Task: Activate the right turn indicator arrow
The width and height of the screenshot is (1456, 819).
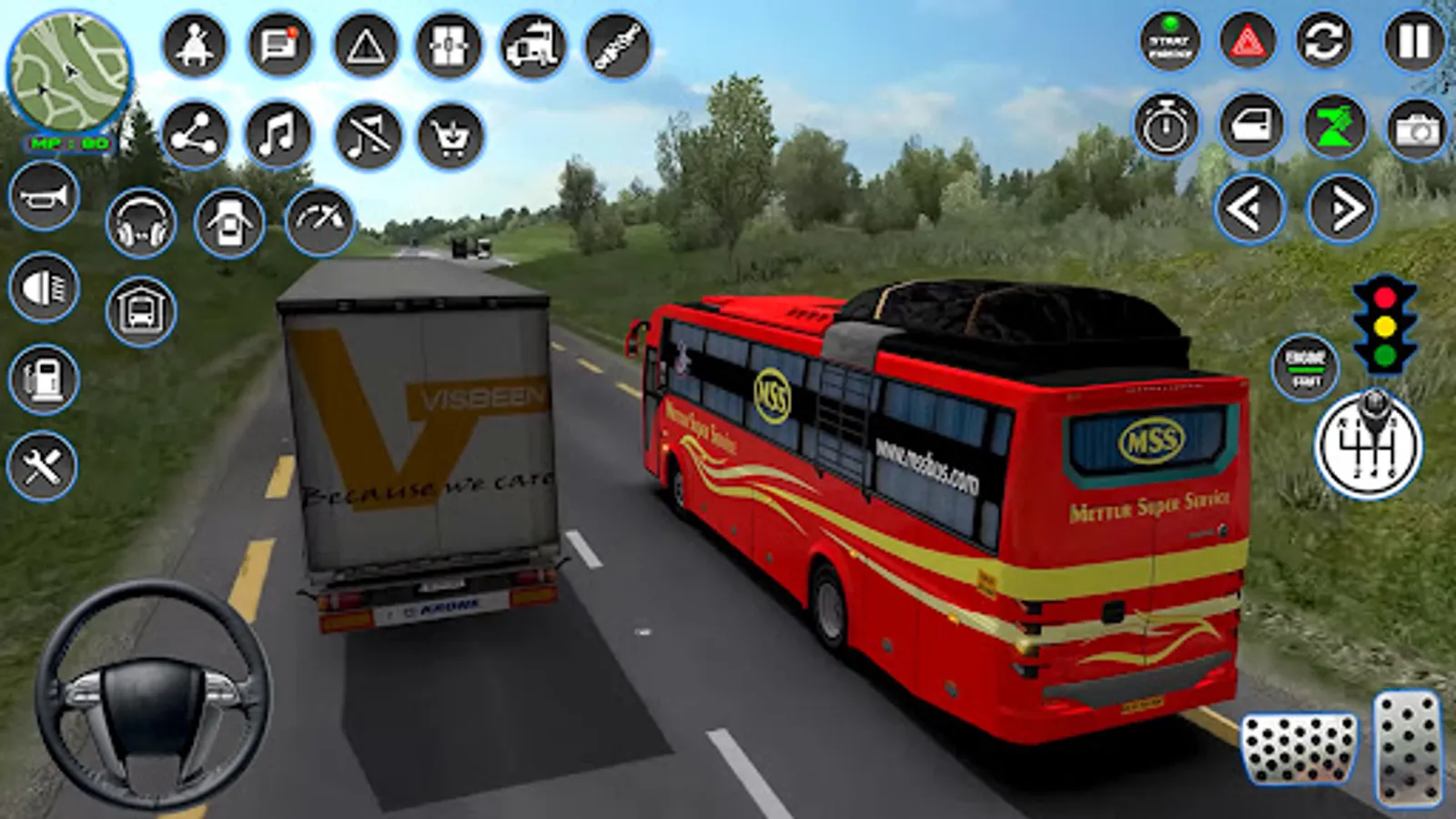Action: [1341, 209]
